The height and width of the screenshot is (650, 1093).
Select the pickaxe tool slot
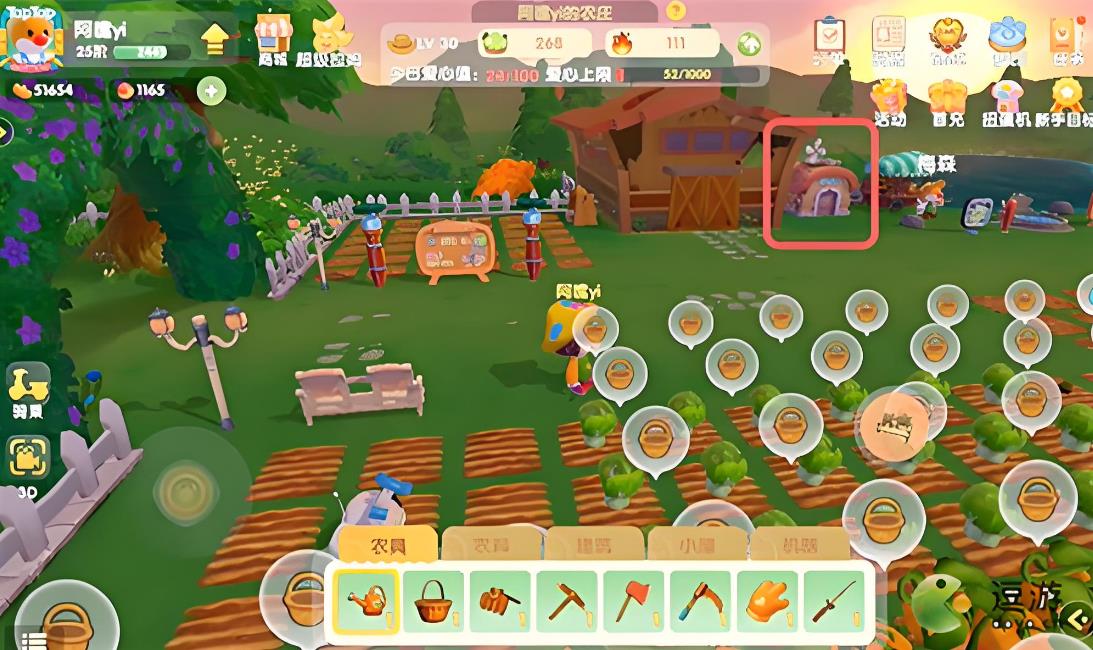pyautogui.click(x=566, y=601)
